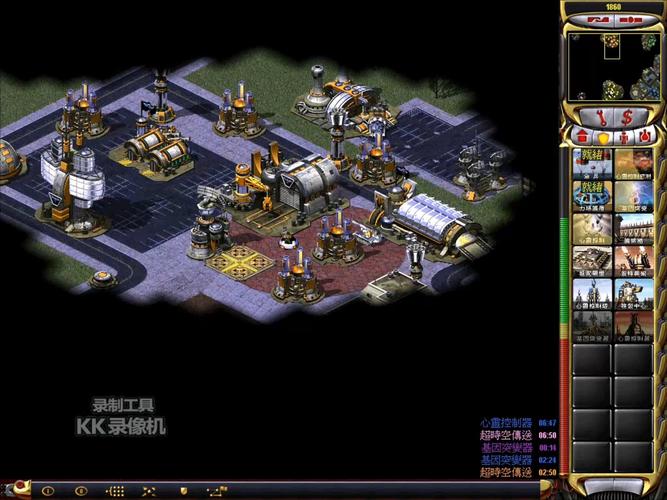Click the radar minimap
Screen dimensions: 667x500
click(612, 66)
